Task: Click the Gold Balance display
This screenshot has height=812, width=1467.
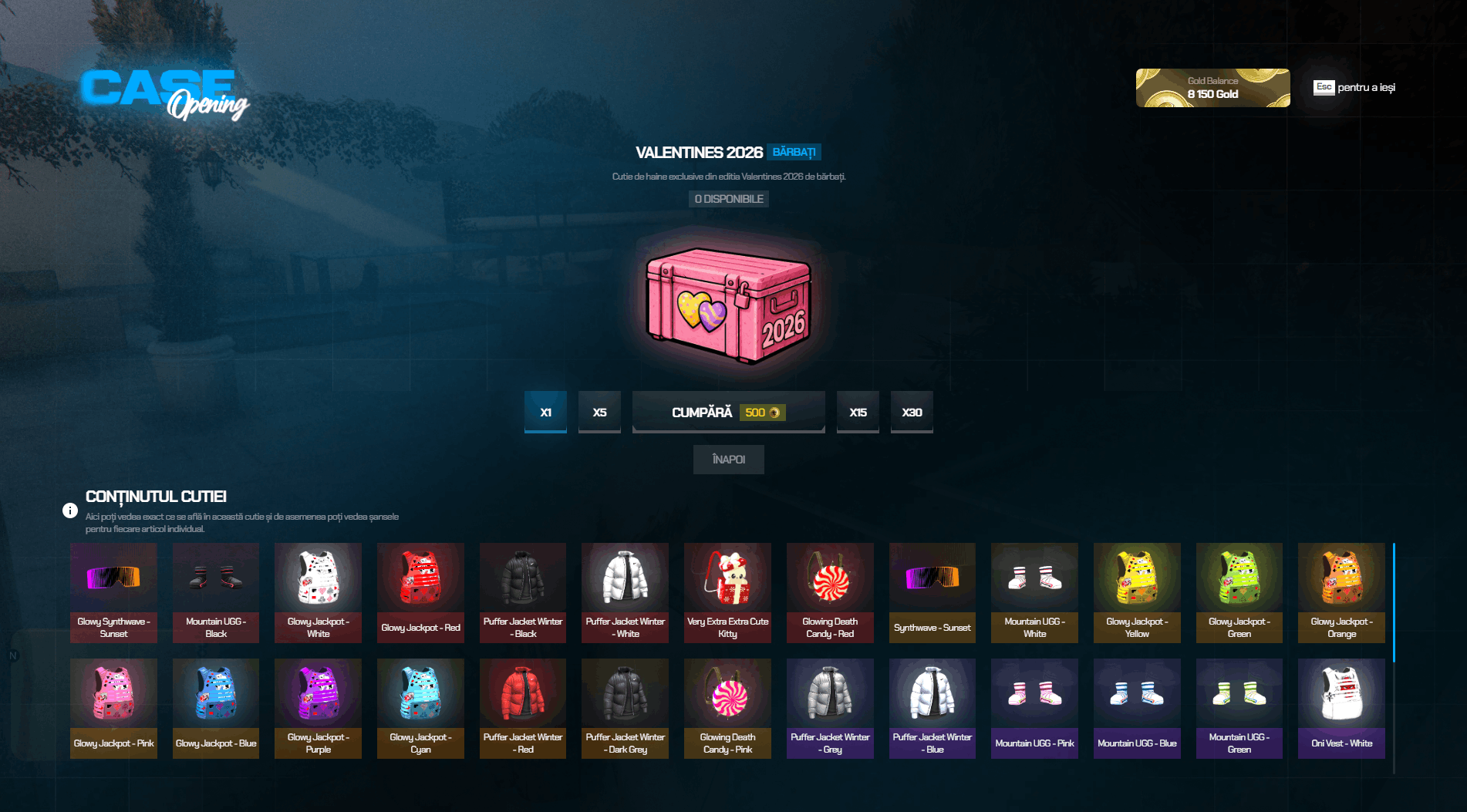Action: click(x=1212, y=87)
